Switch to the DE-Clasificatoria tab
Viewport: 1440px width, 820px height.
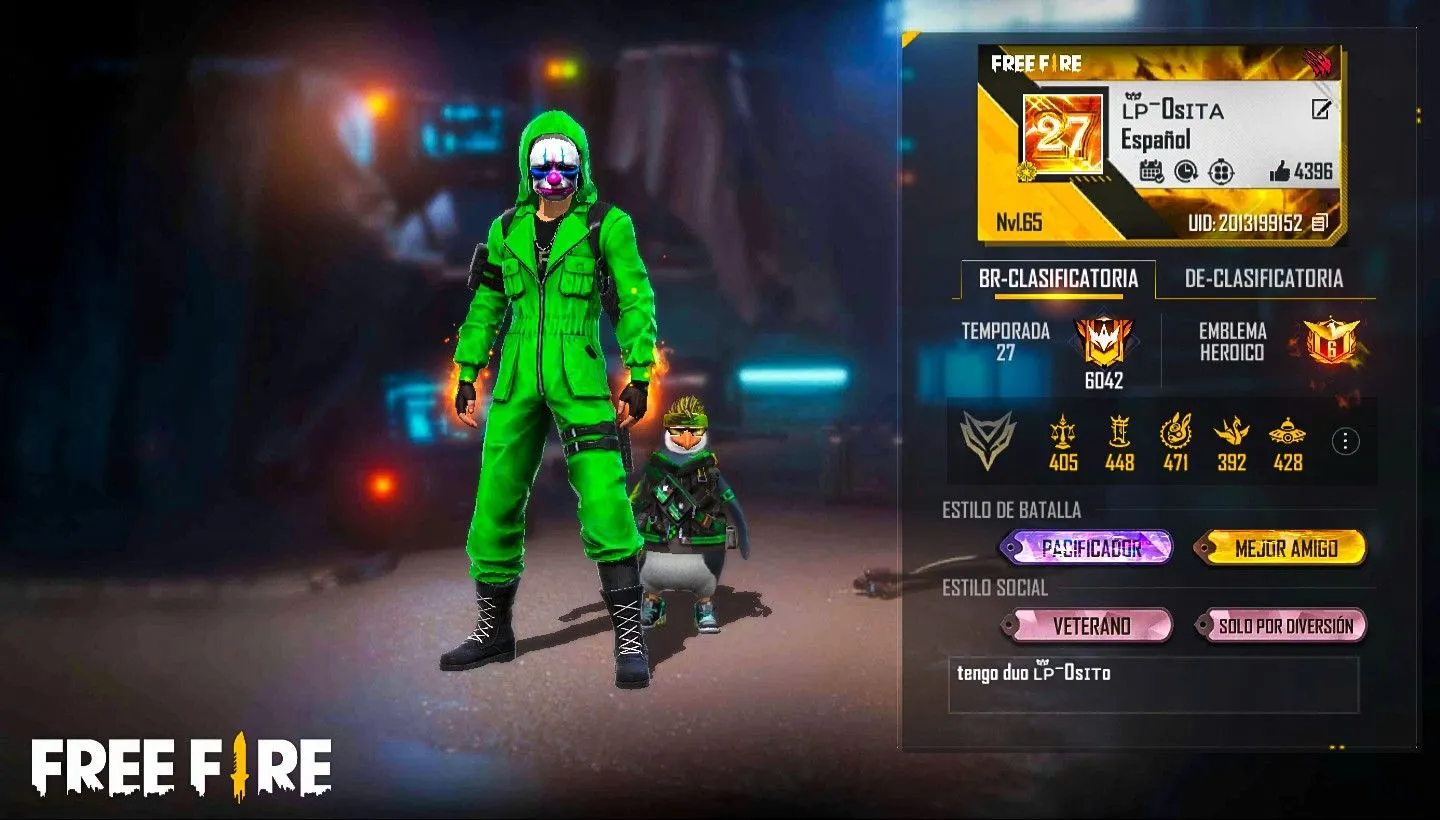click(x=1263, y=279)
